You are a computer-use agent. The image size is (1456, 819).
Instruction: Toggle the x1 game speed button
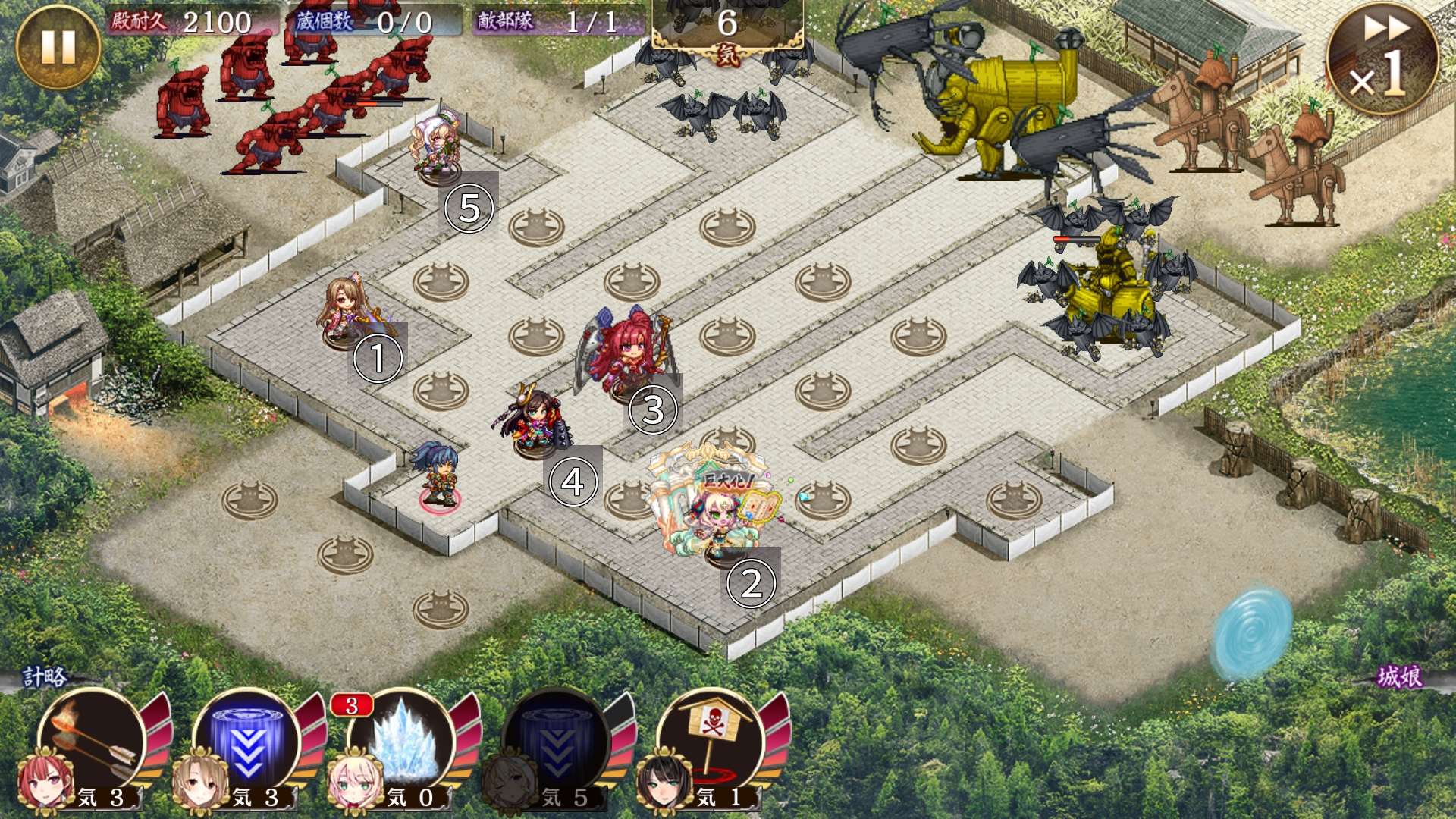1382,59
